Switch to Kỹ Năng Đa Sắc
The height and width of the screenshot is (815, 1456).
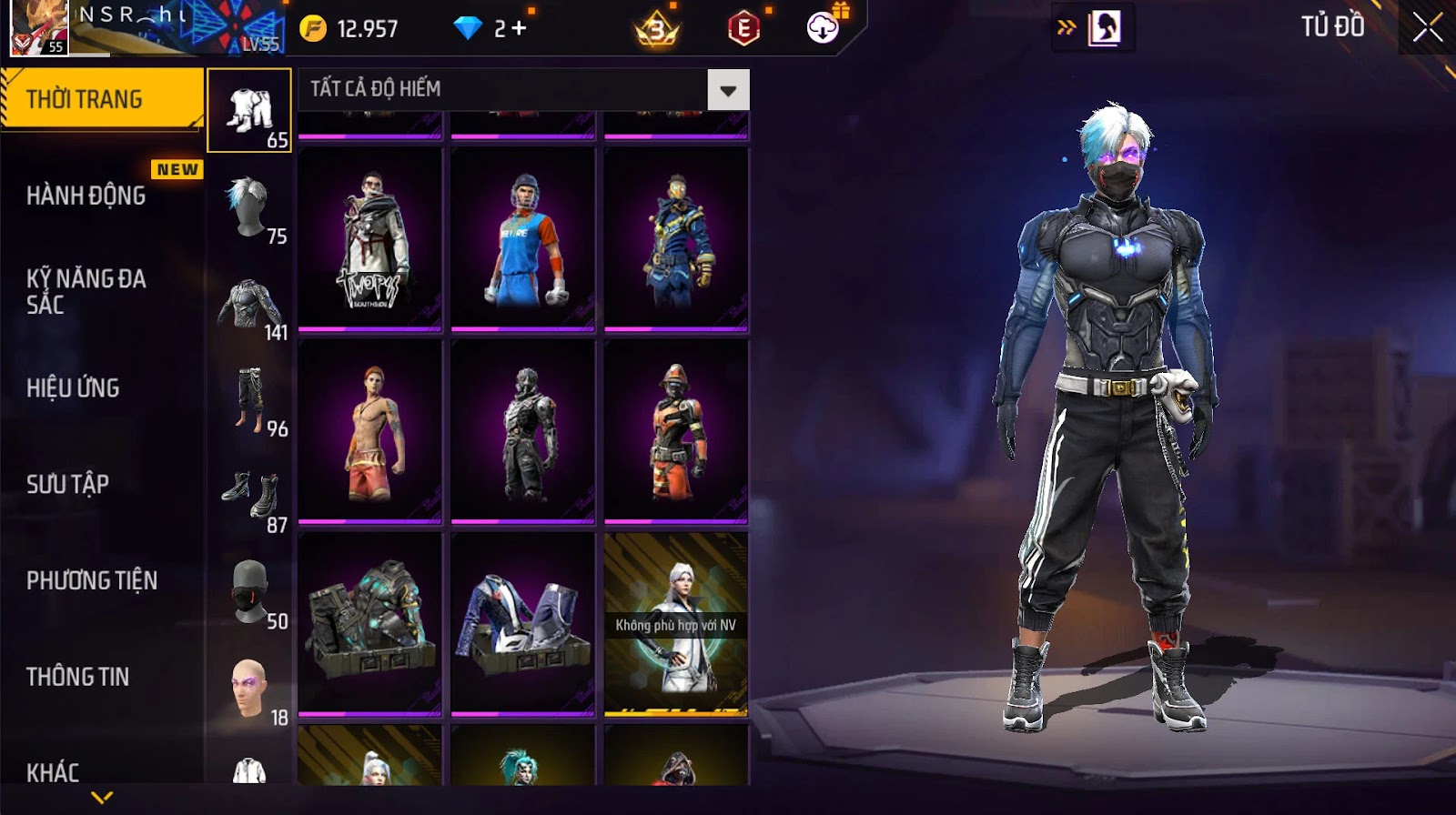[x=86, y=291]
